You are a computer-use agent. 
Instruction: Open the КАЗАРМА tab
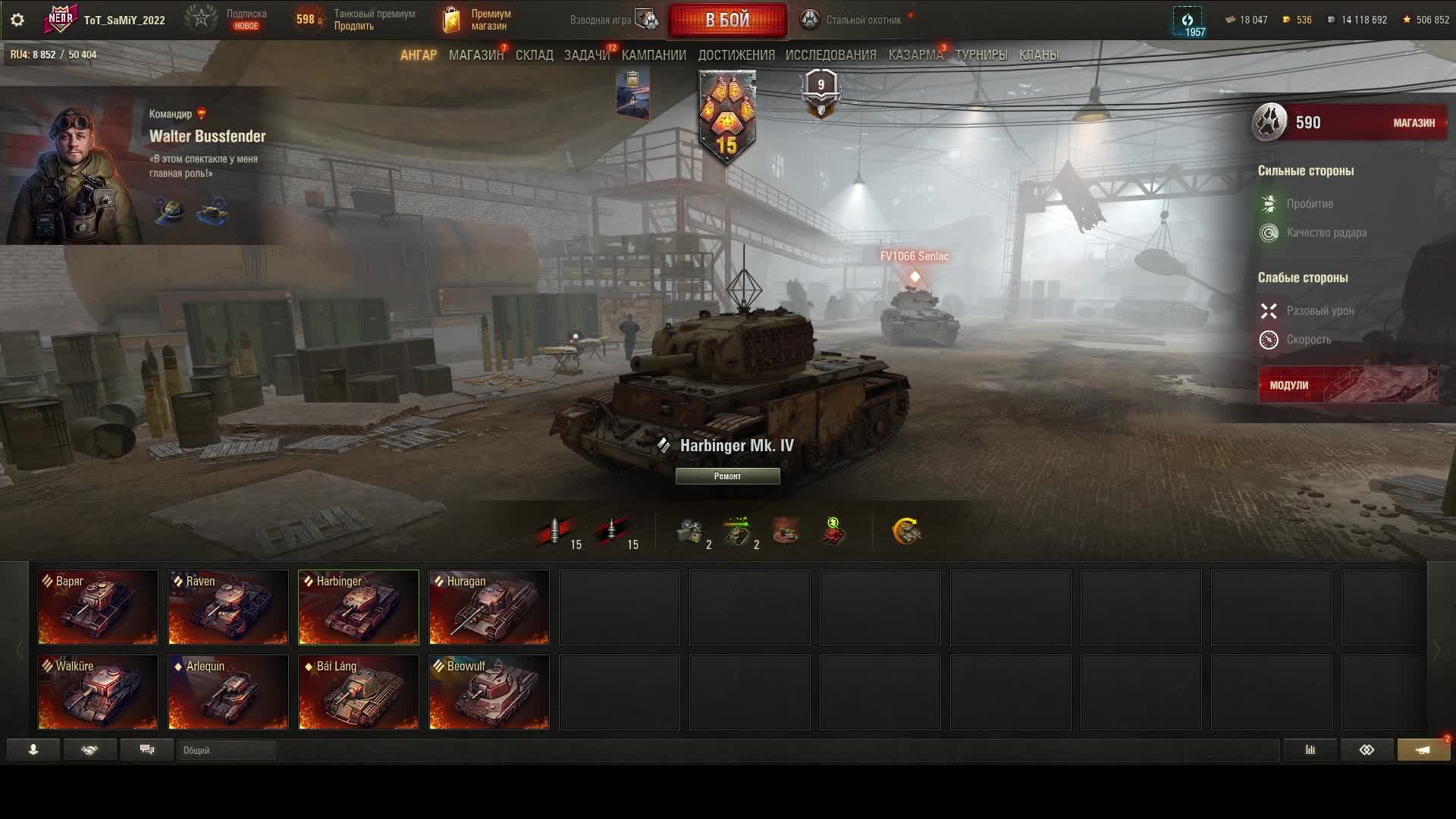point(915,55)
